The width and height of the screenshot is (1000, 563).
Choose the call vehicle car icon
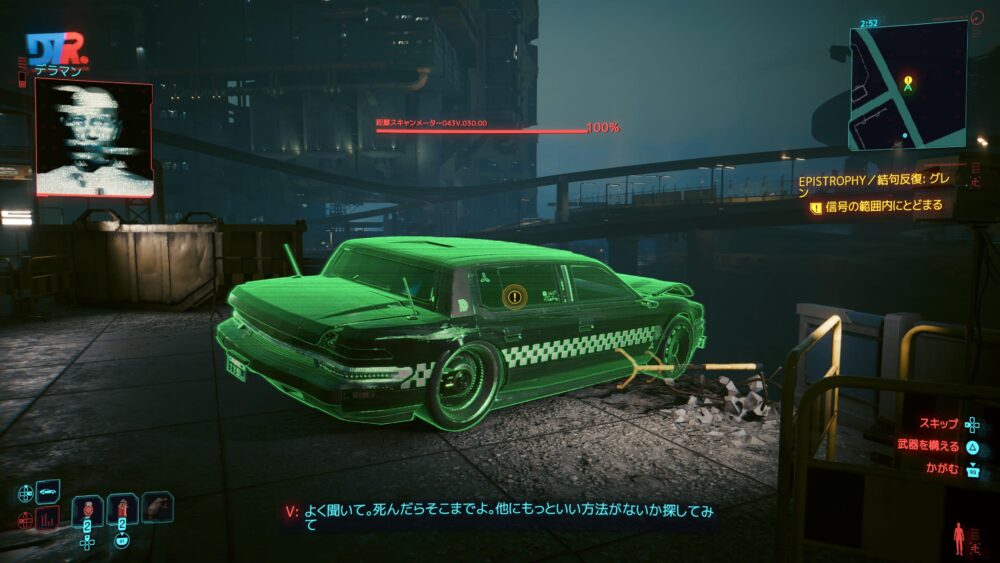click(x=48, y=492)
